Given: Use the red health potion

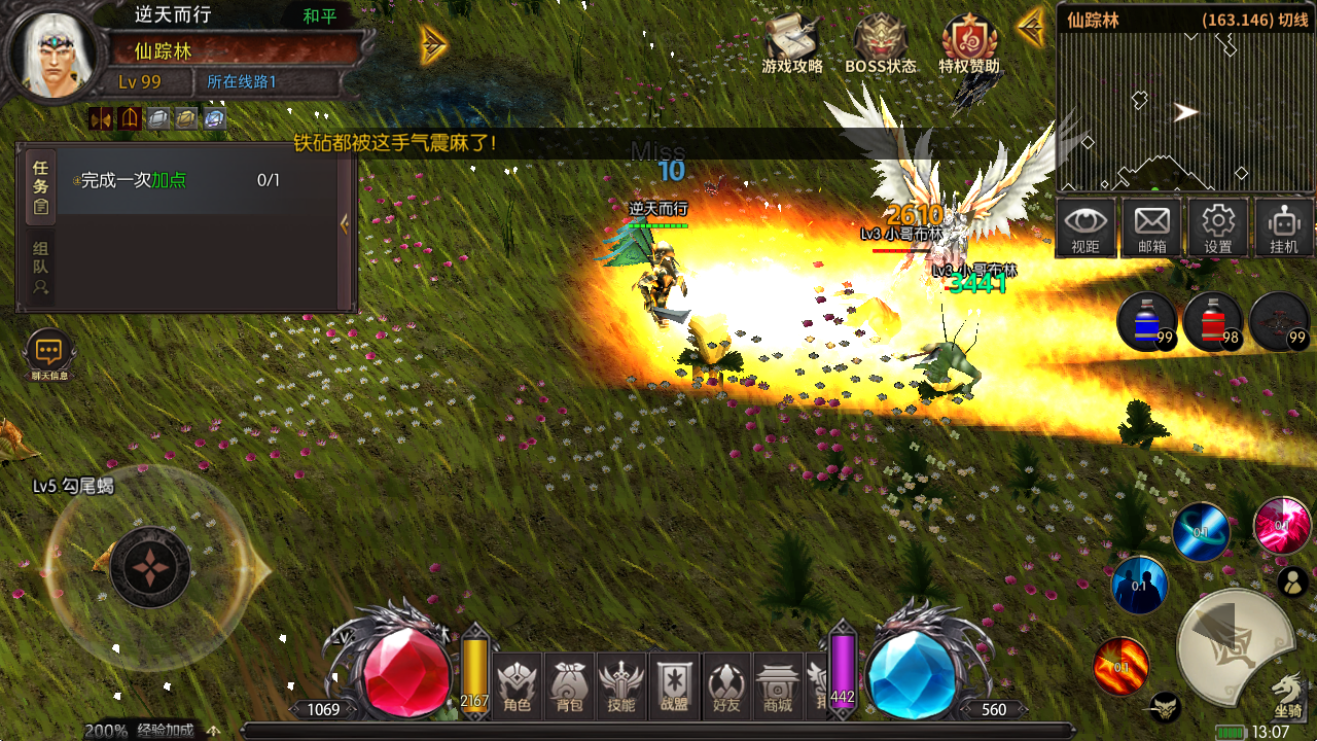Looking at the screenshot, I should point(1213,321).
